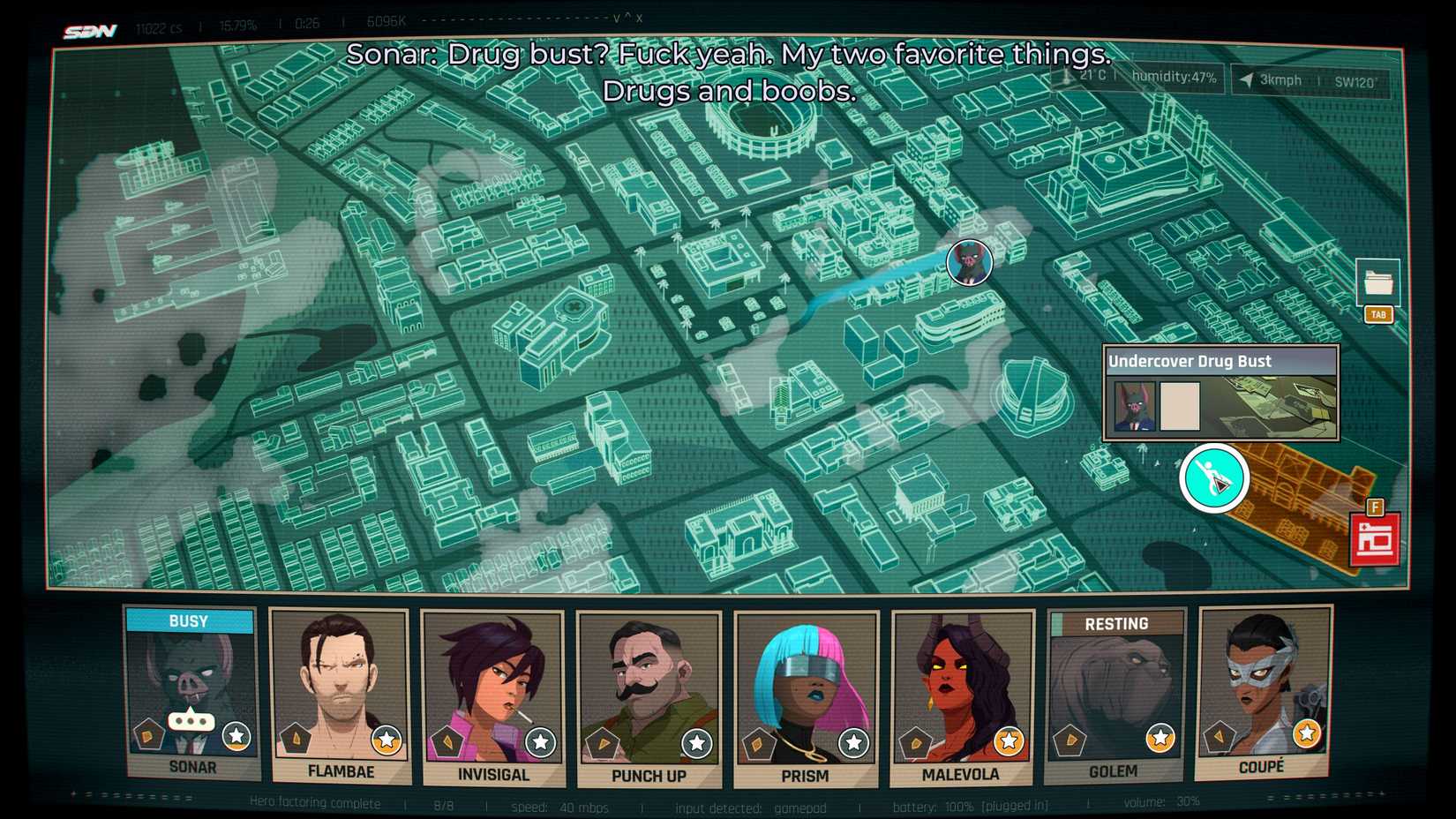Viewport: 1456px width, 819px height.
Task: Expand the overlay with the ^ chevron
Action: point(627,18)
